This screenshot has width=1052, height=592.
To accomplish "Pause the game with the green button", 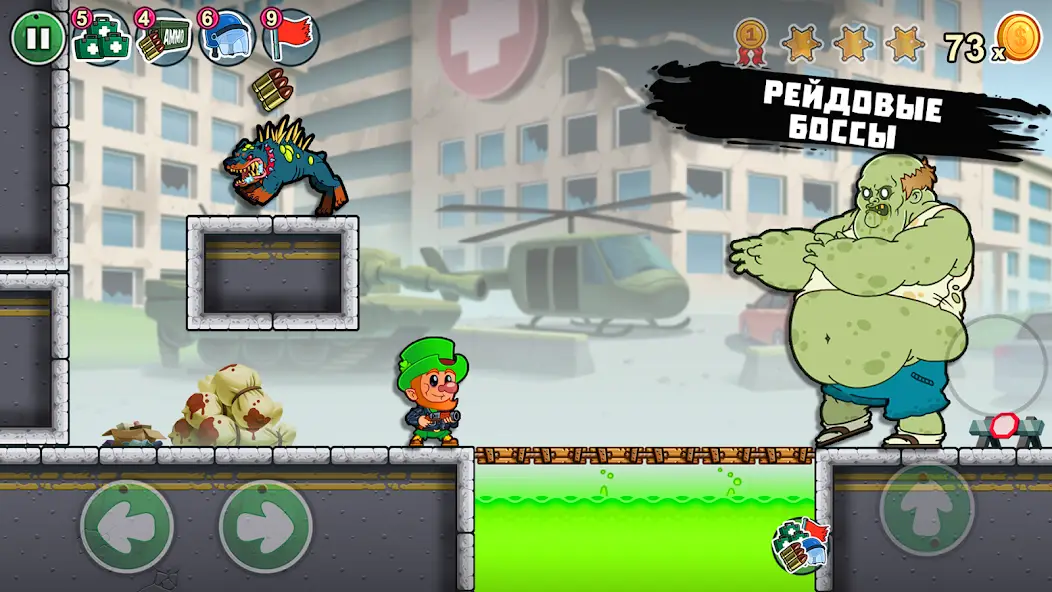I will coord(37,39).
